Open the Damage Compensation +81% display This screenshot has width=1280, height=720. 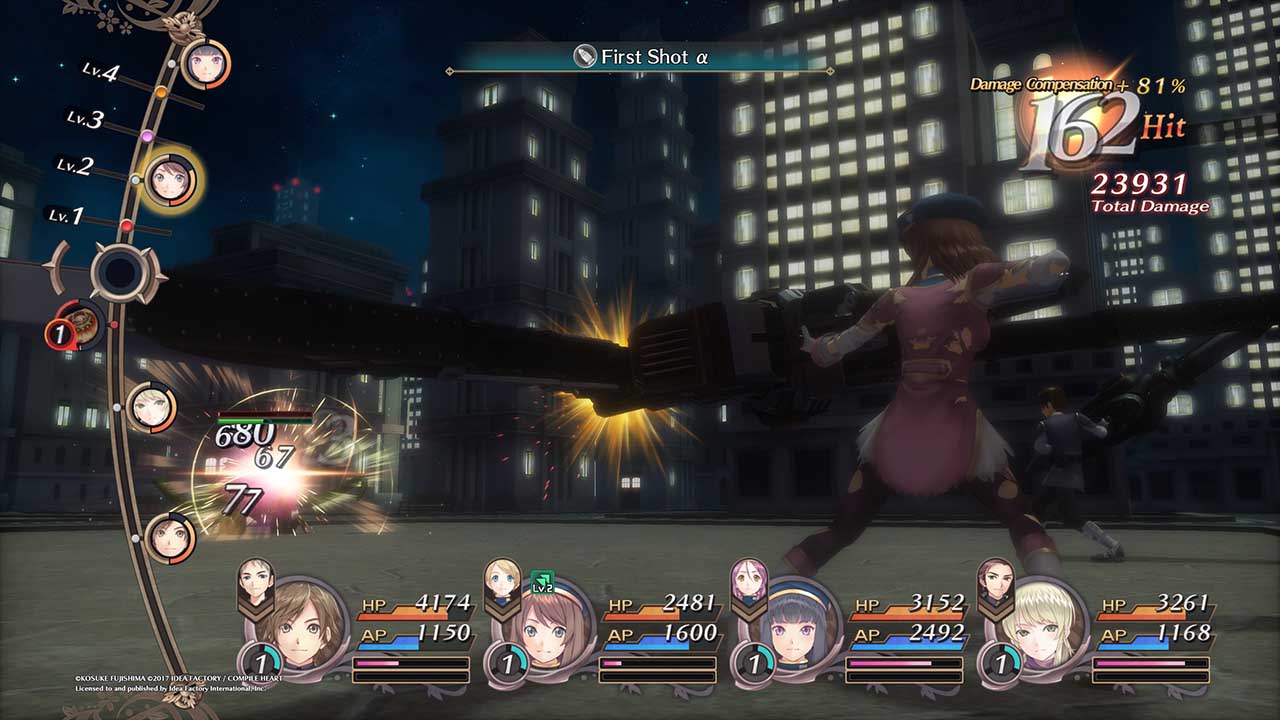(1080, 88)
